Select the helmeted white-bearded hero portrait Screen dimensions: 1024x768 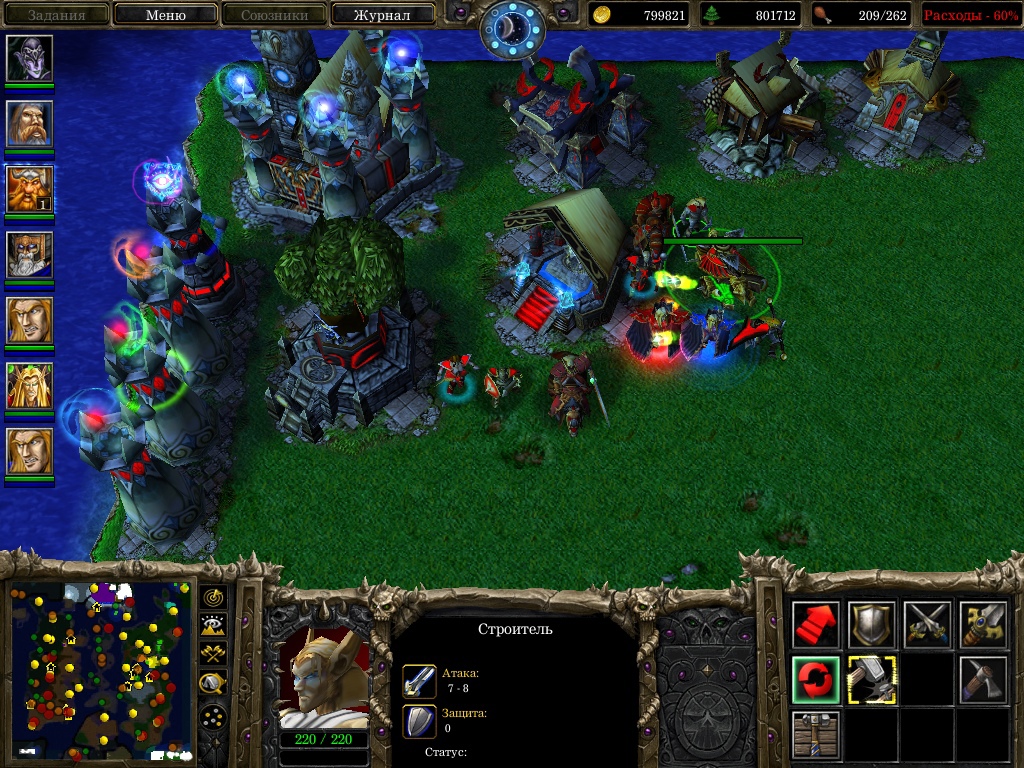[30, 255]
